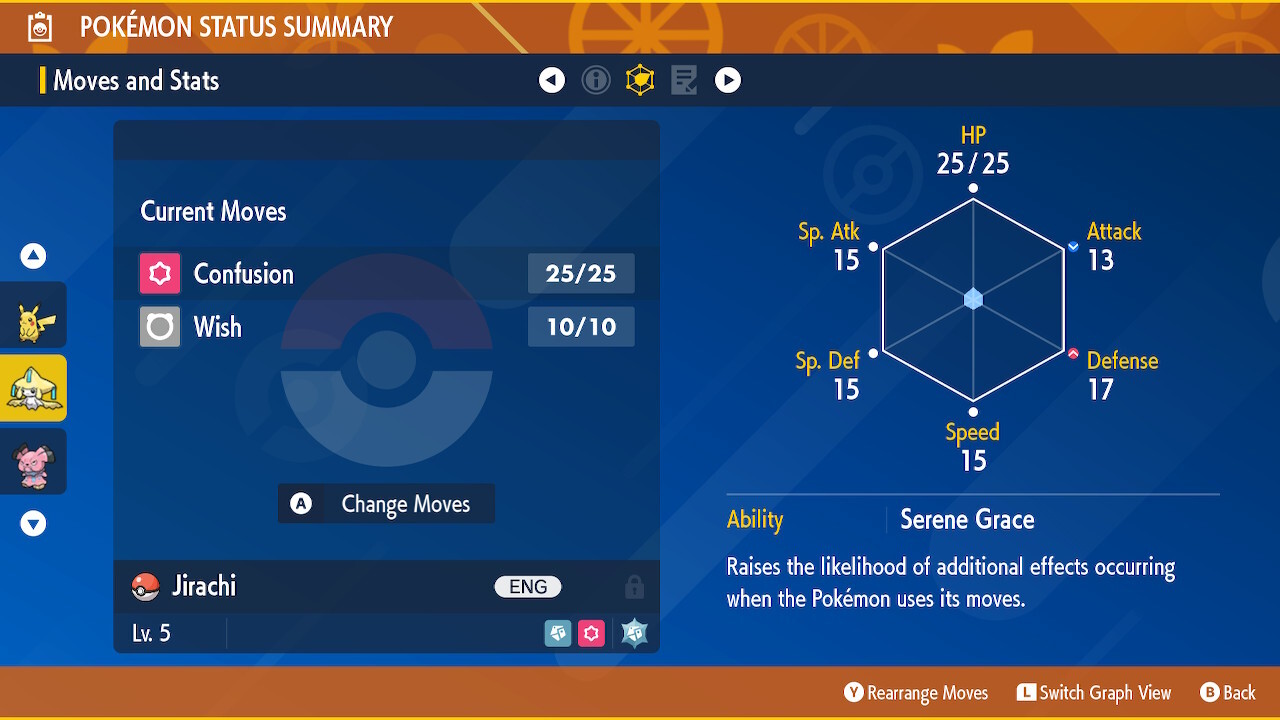Go to the next summary page arrow
1280x720 pixels.
pos(728,80)
